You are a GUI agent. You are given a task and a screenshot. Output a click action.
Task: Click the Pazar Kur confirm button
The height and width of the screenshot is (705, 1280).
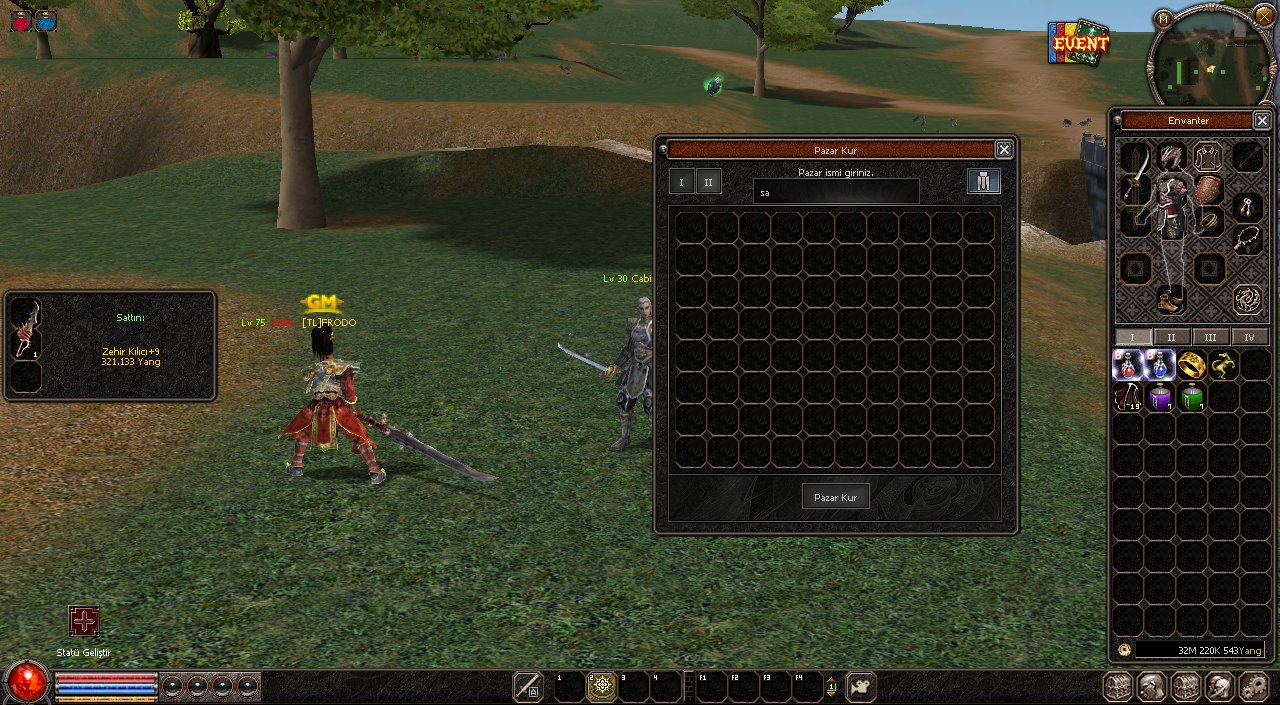coord(836,497)
